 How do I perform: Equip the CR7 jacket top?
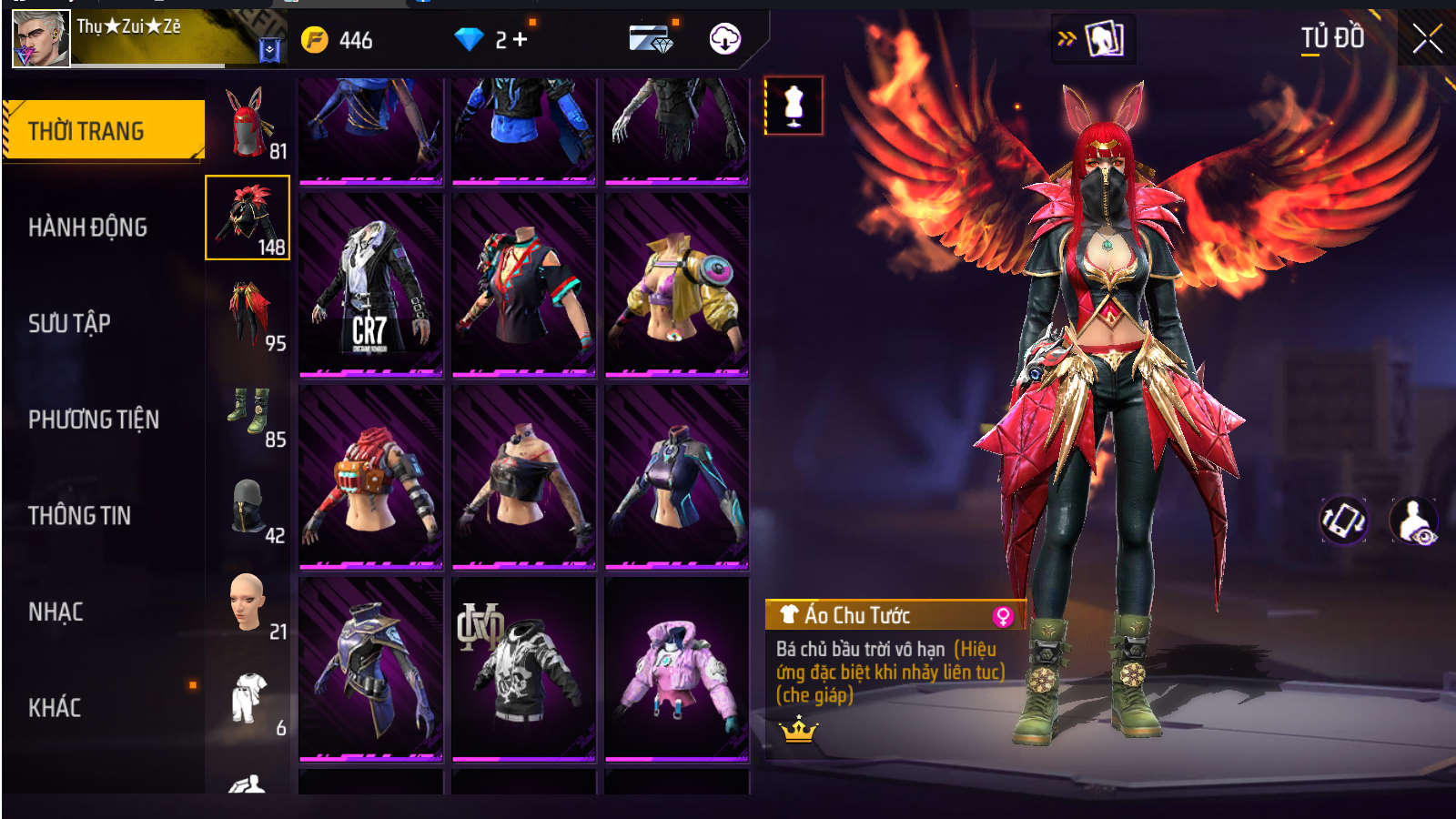[x=370, y=284]
